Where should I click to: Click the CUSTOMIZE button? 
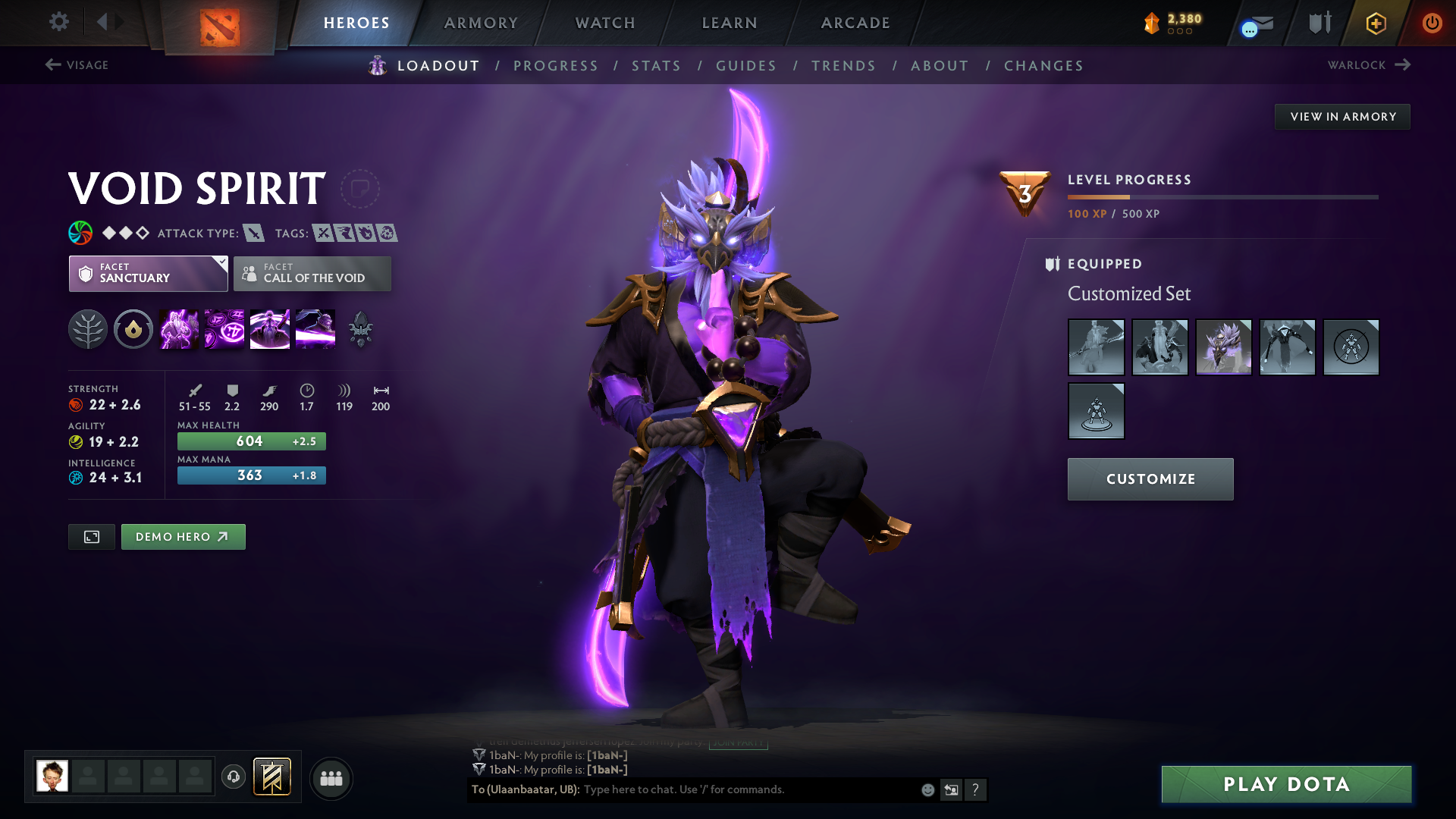(x=1150, y=479)
